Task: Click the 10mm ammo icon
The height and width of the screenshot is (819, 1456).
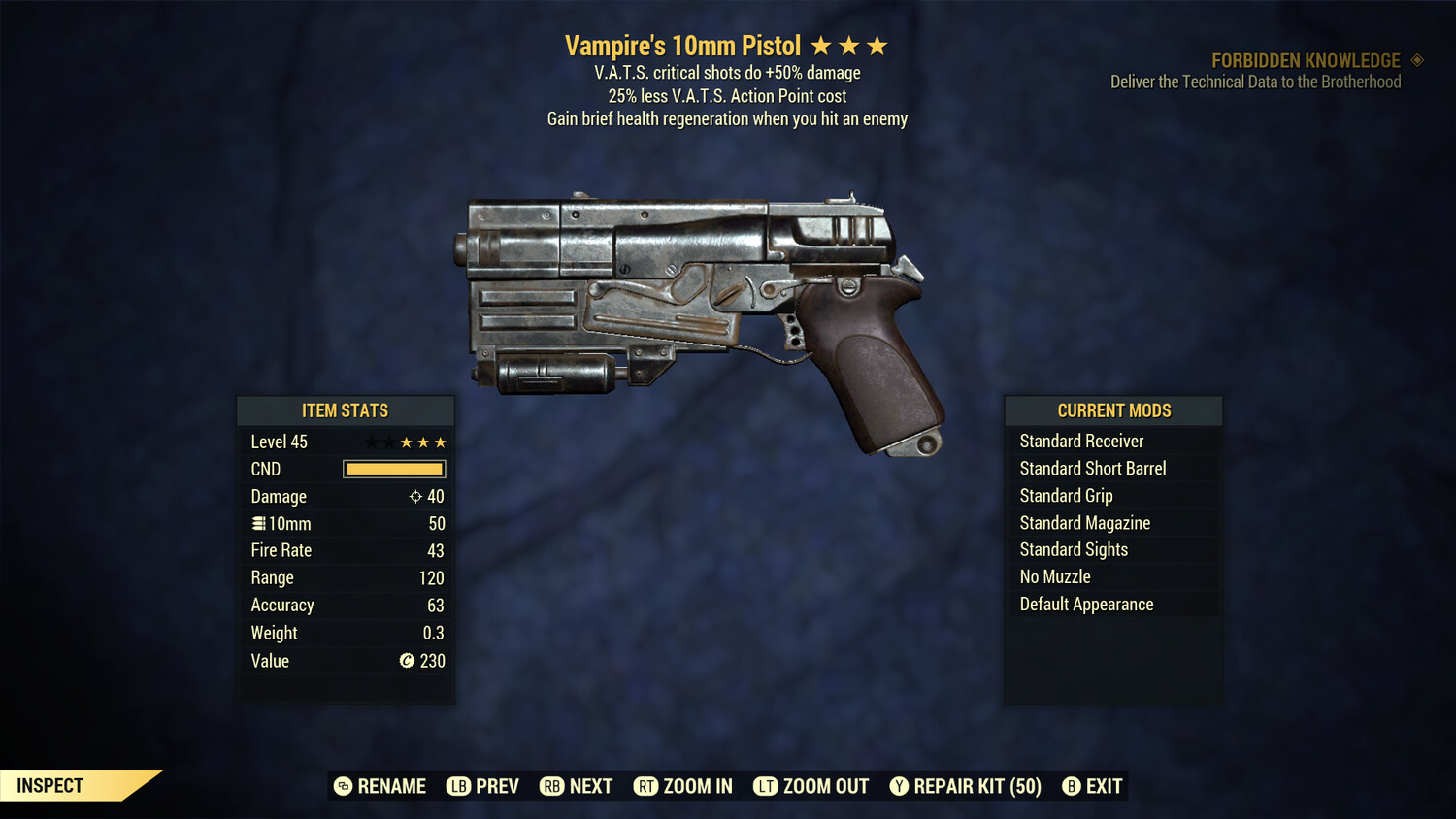Action: [258, 523]
